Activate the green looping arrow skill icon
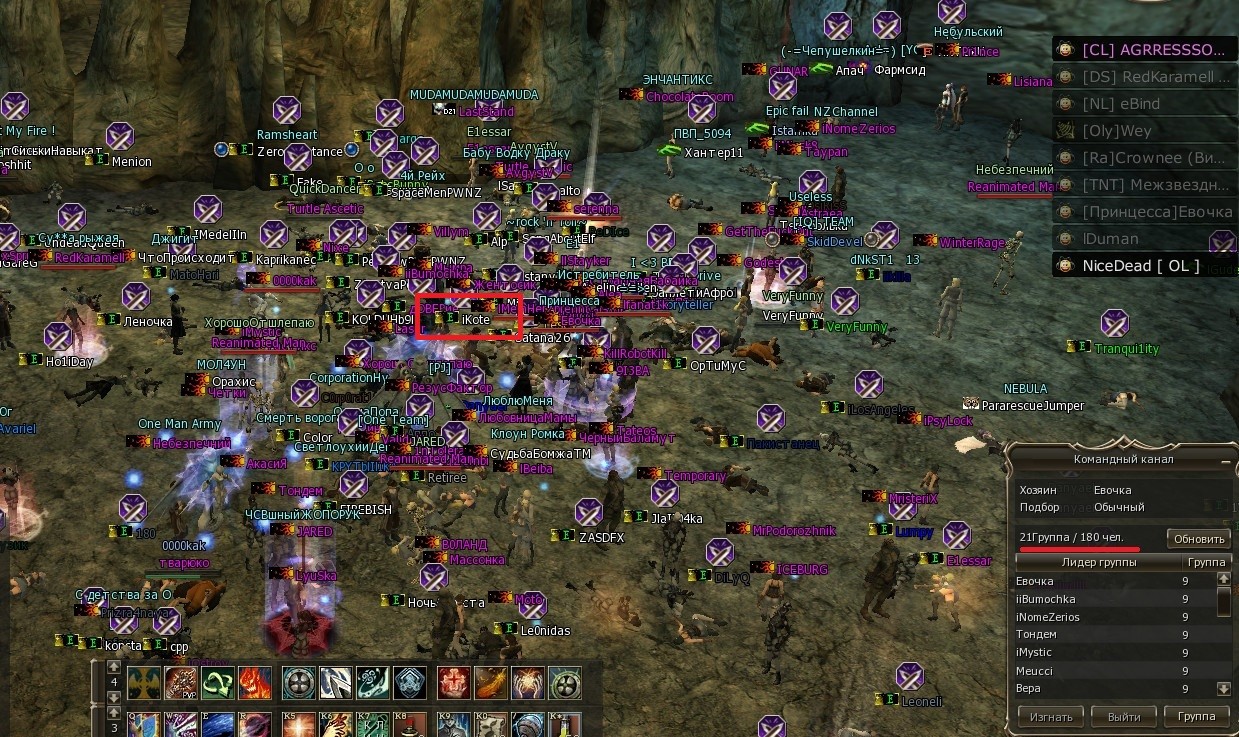 tap(217, 682)
